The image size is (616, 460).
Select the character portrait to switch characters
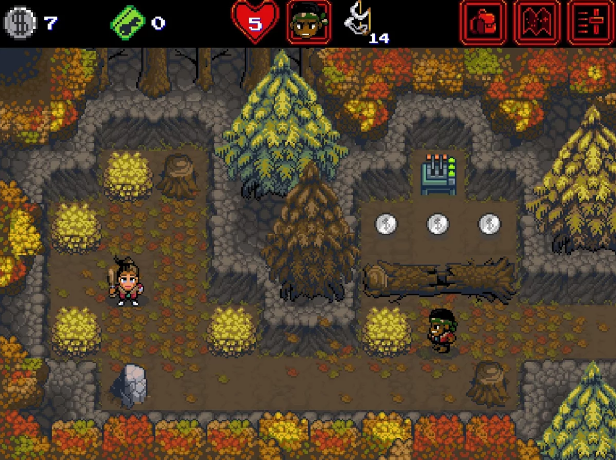point(308,22)
